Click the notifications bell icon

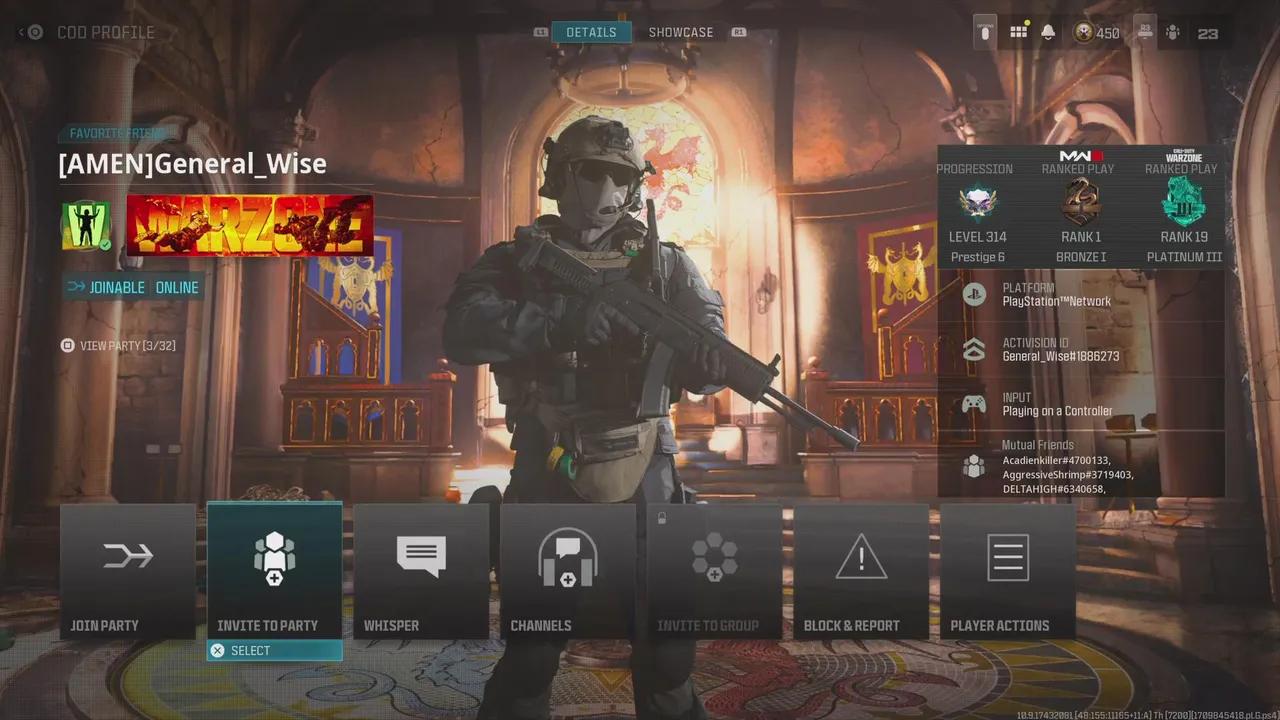1047,31
